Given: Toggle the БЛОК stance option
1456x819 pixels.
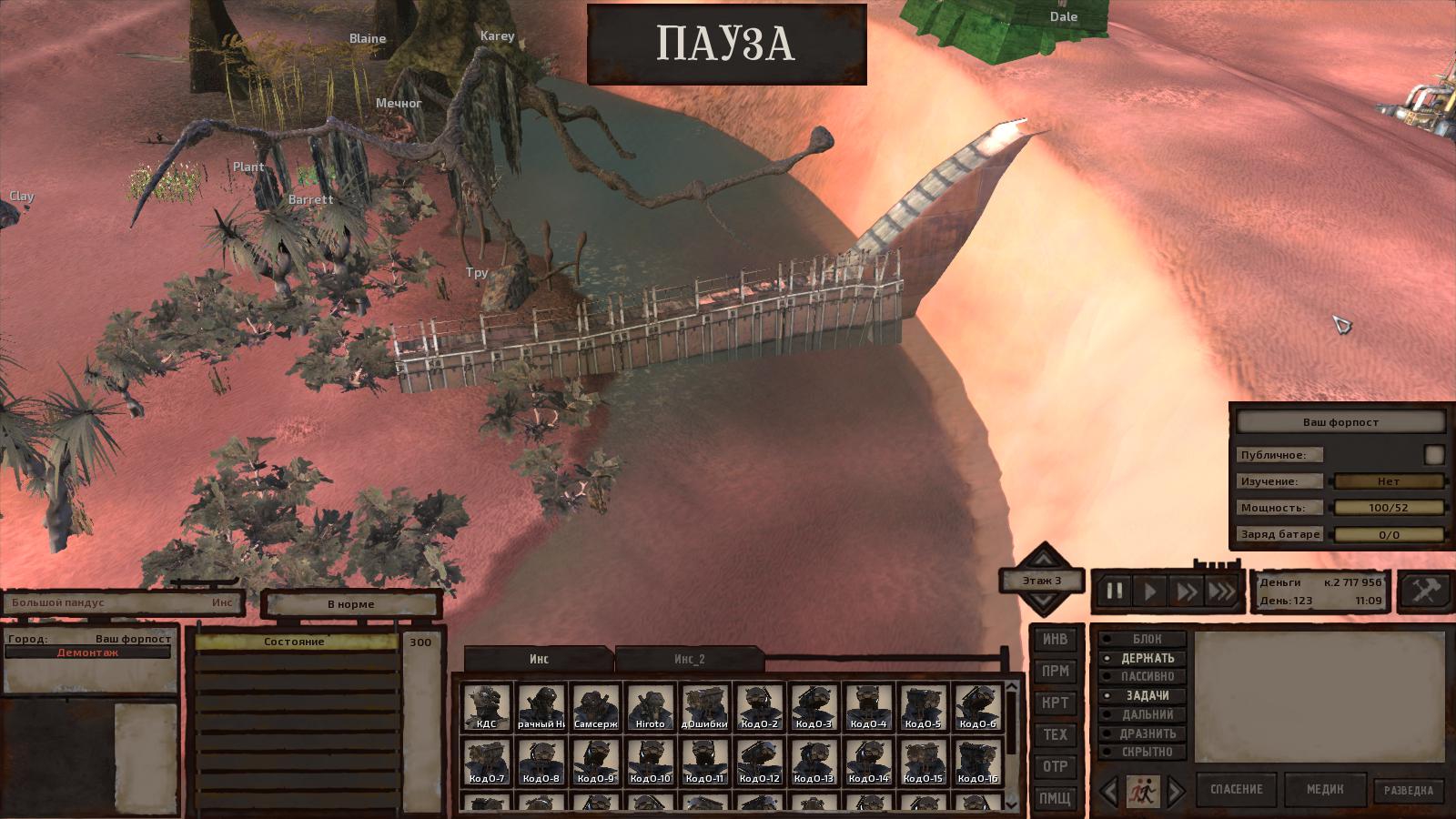Looking at the screenshot, I should 1147,640.
